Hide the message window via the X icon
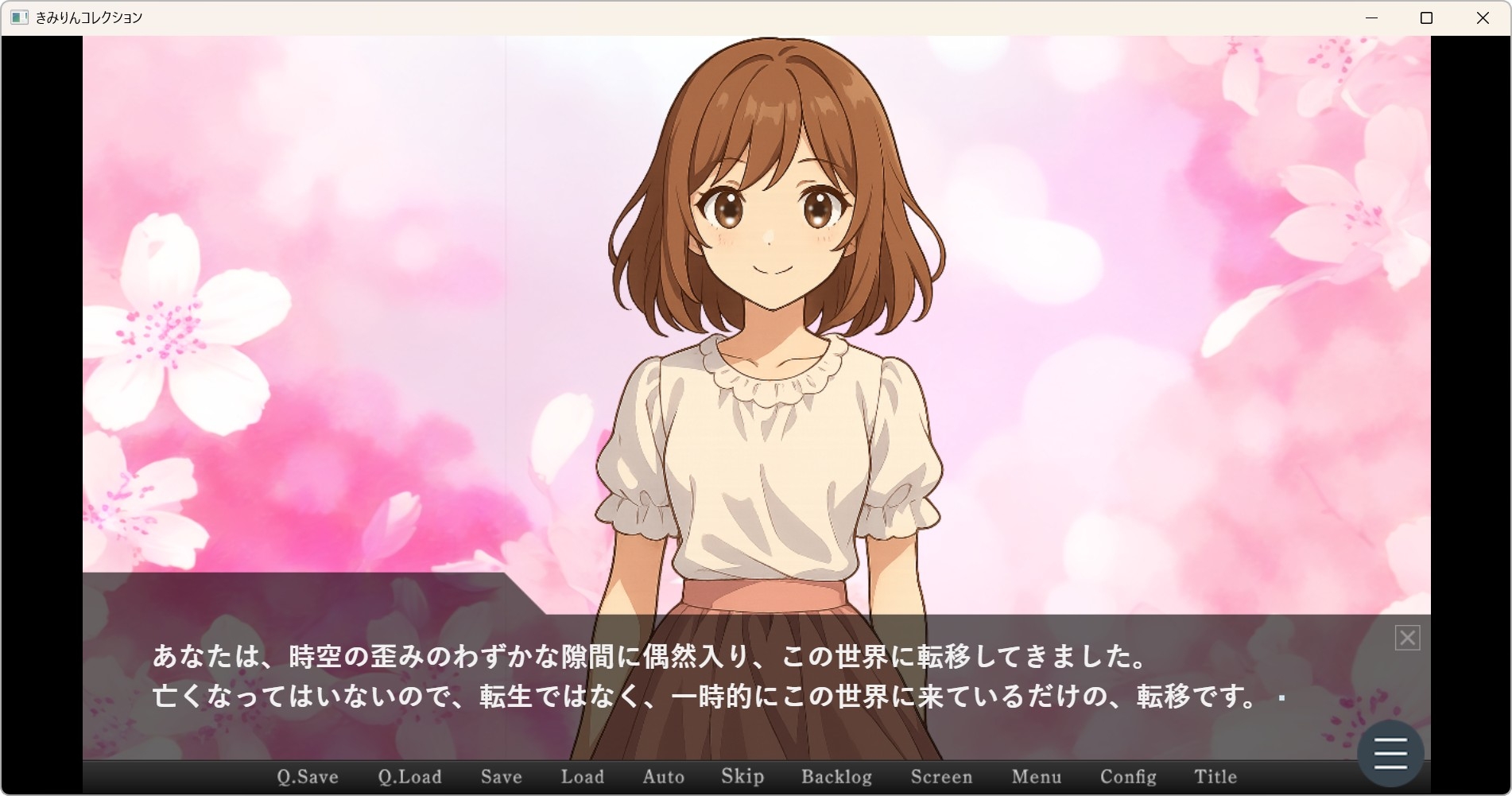 [x=1407, y=638]
